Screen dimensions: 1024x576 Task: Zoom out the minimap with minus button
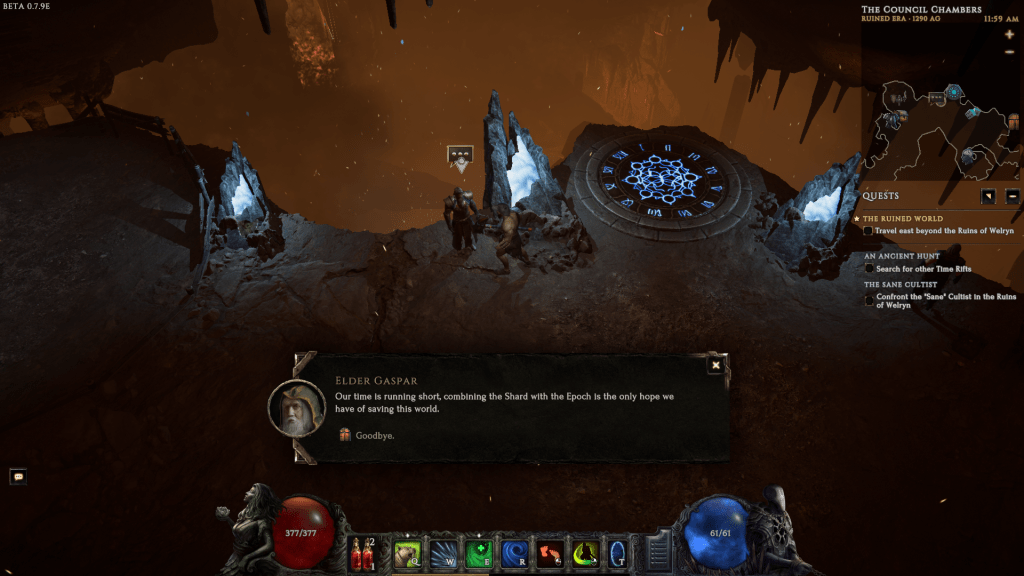tap(1009, 50)
